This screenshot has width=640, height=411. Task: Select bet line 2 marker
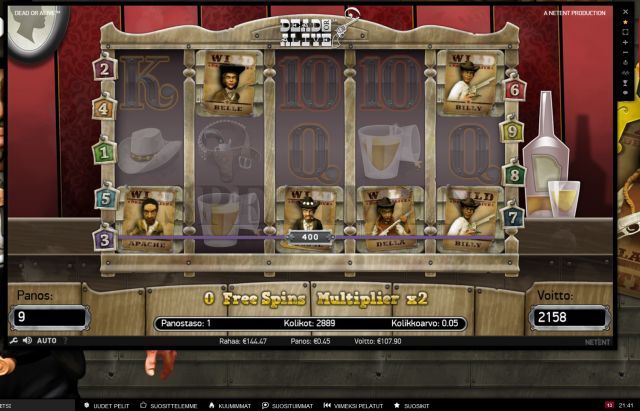pos(104,69)
